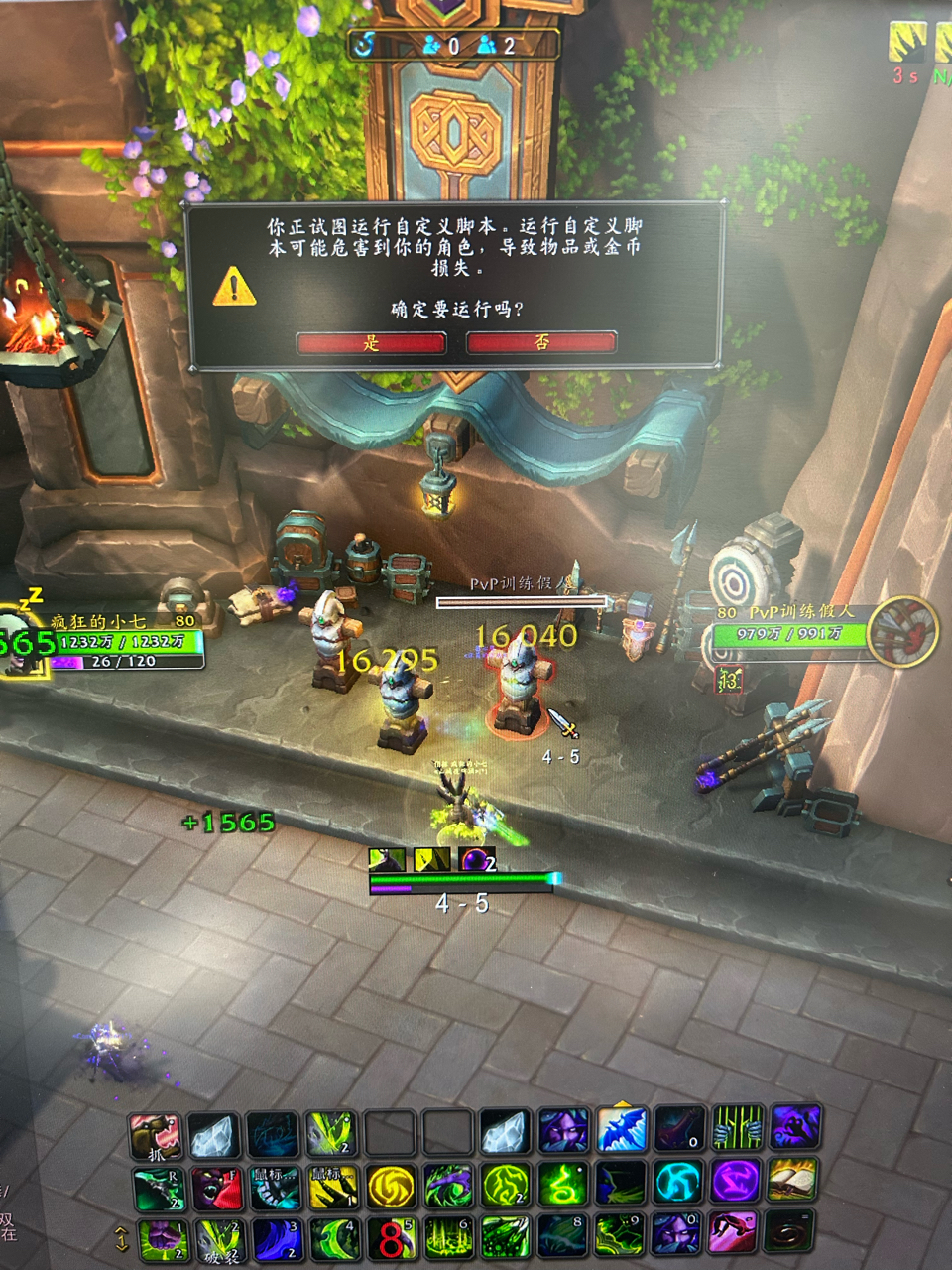Click the debuff icon under the target frame
This screenshot has width=952, height=1270.
[x=729, y=680]
